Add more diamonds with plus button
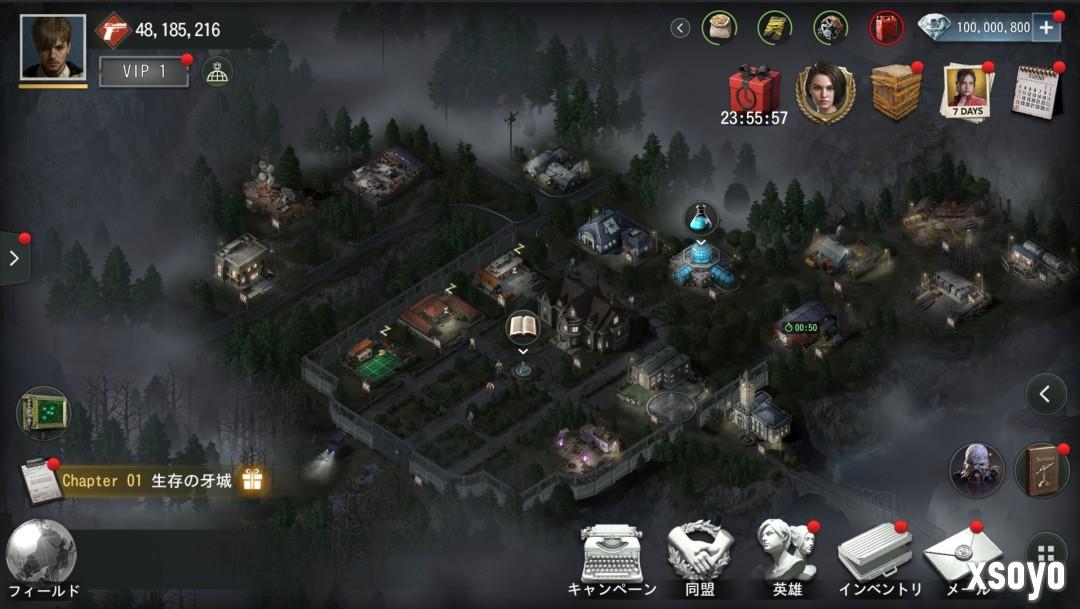The image size is (1080, 609). [x=1046, y=28]
